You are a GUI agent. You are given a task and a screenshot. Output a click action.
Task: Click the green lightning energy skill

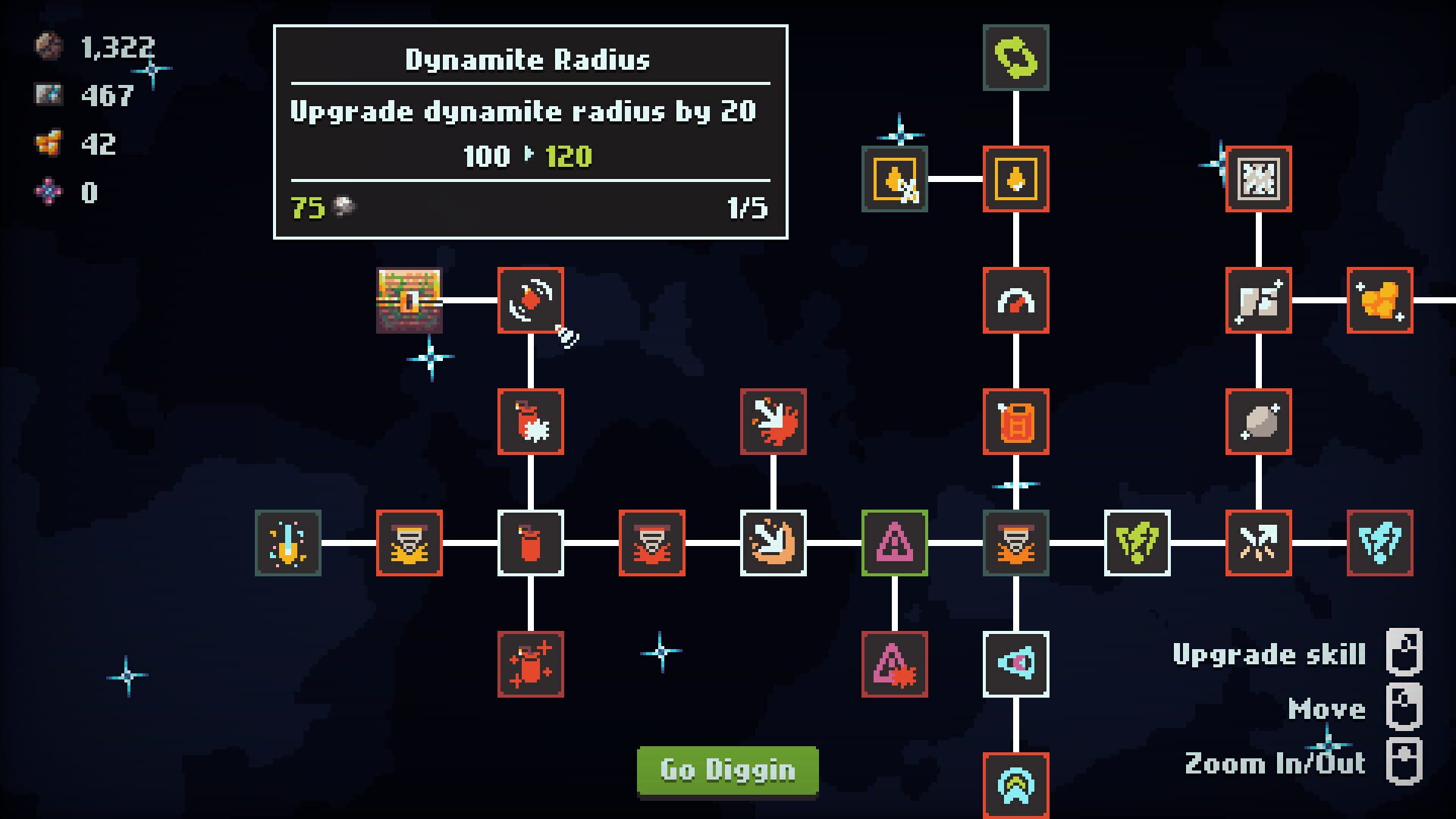(1138, 543)
